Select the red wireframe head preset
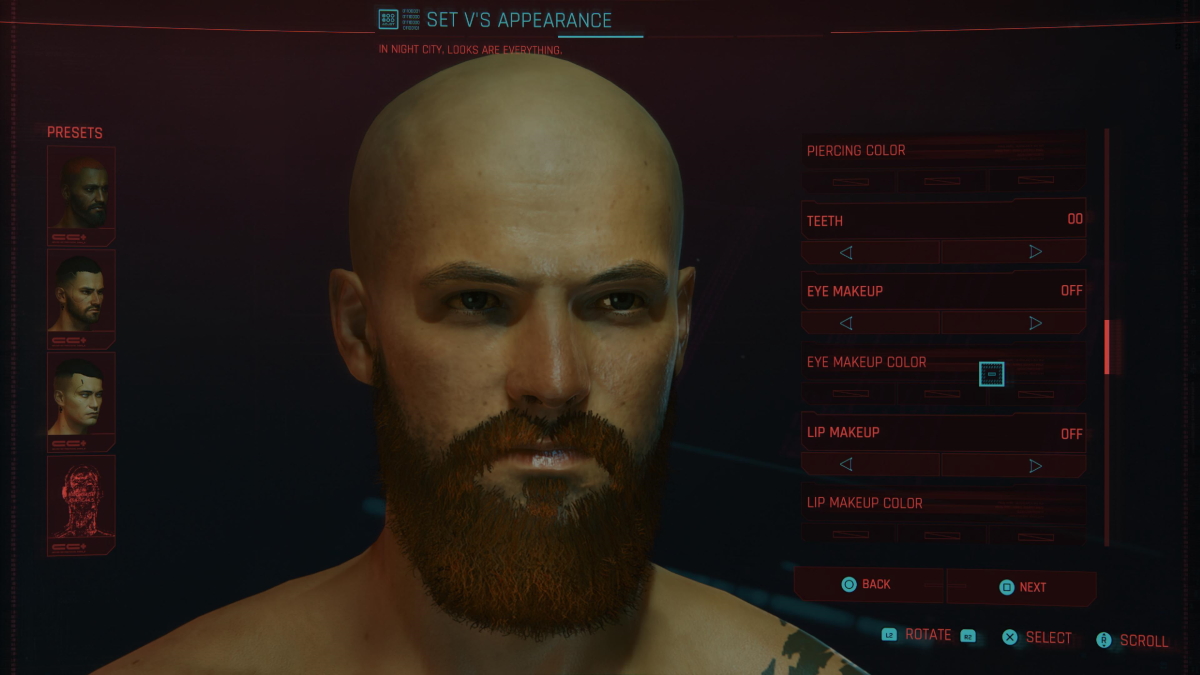Viewport: 1200px width, 675px height. point(81,498)
